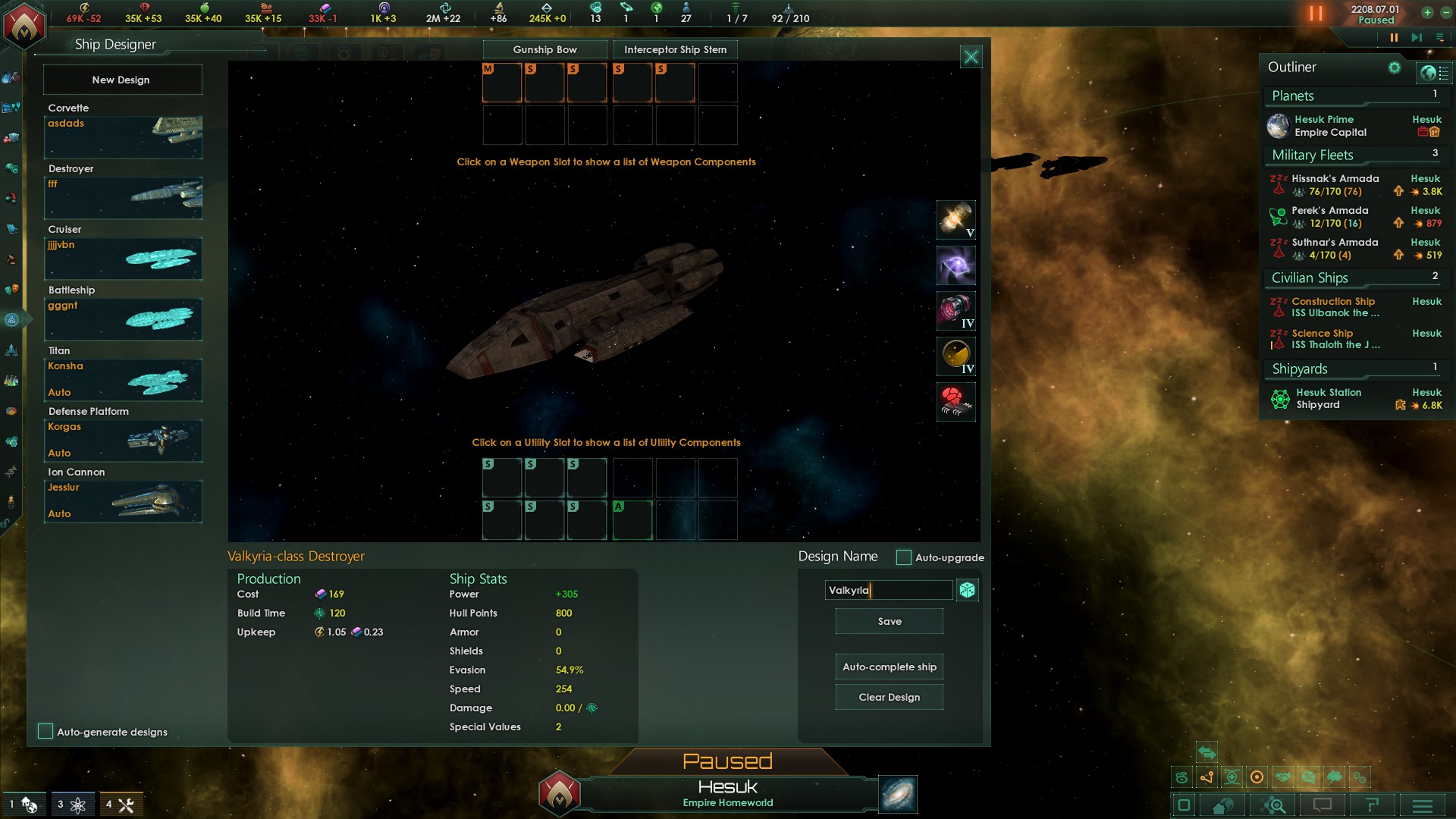
Task: Create a New Design
Action: coord(122,80)
